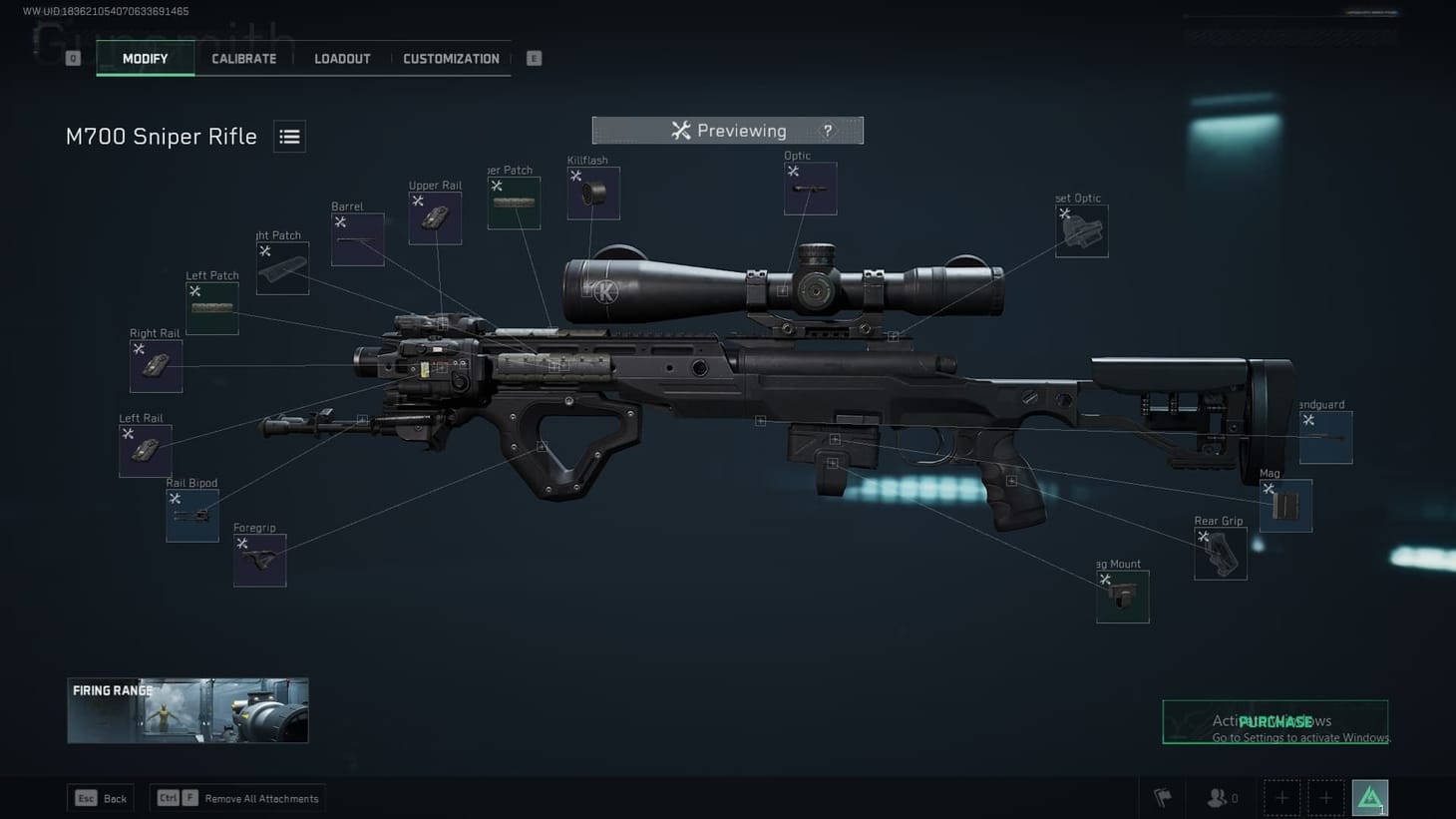Open the Firing Range preview
The height and width of the screenshot is (819, 1456).
187,709
